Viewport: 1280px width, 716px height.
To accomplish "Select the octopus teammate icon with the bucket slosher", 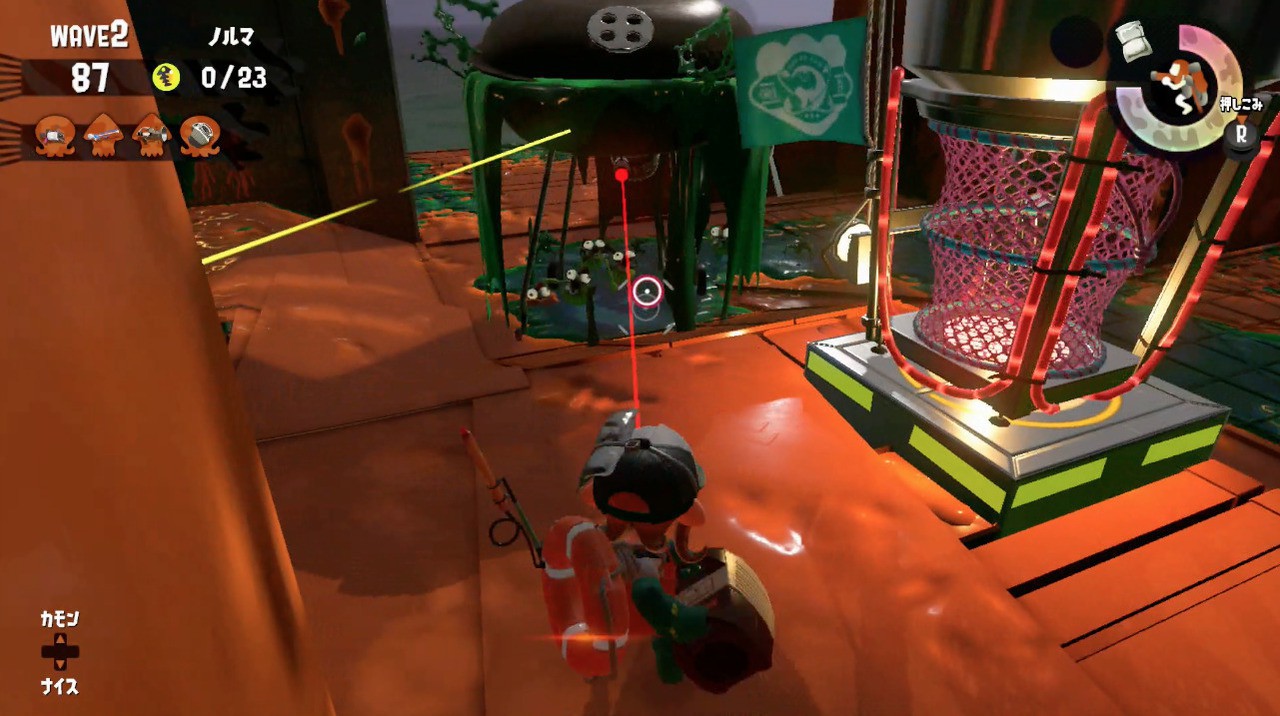I will click(200, 136).
